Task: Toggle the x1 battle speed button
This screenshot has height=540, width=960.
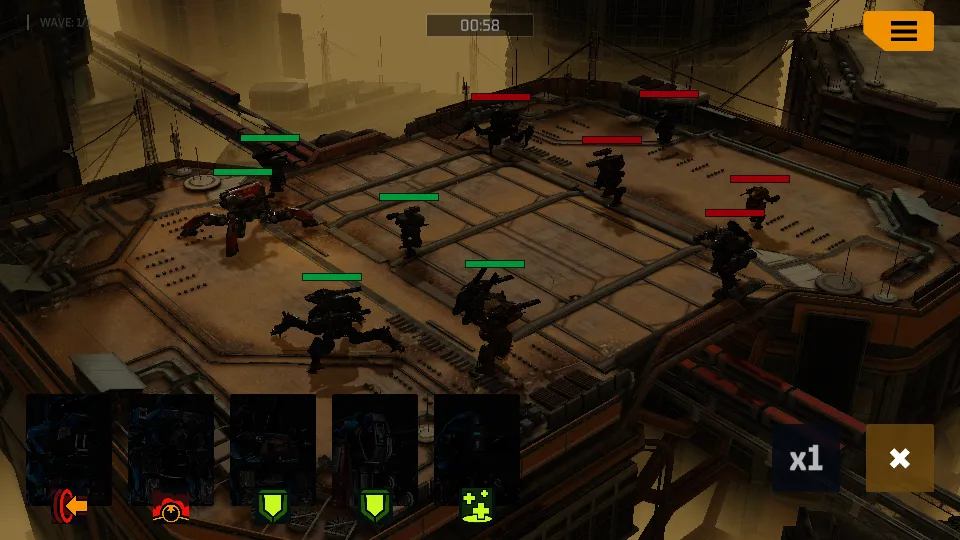Action: tap(806, 458)
